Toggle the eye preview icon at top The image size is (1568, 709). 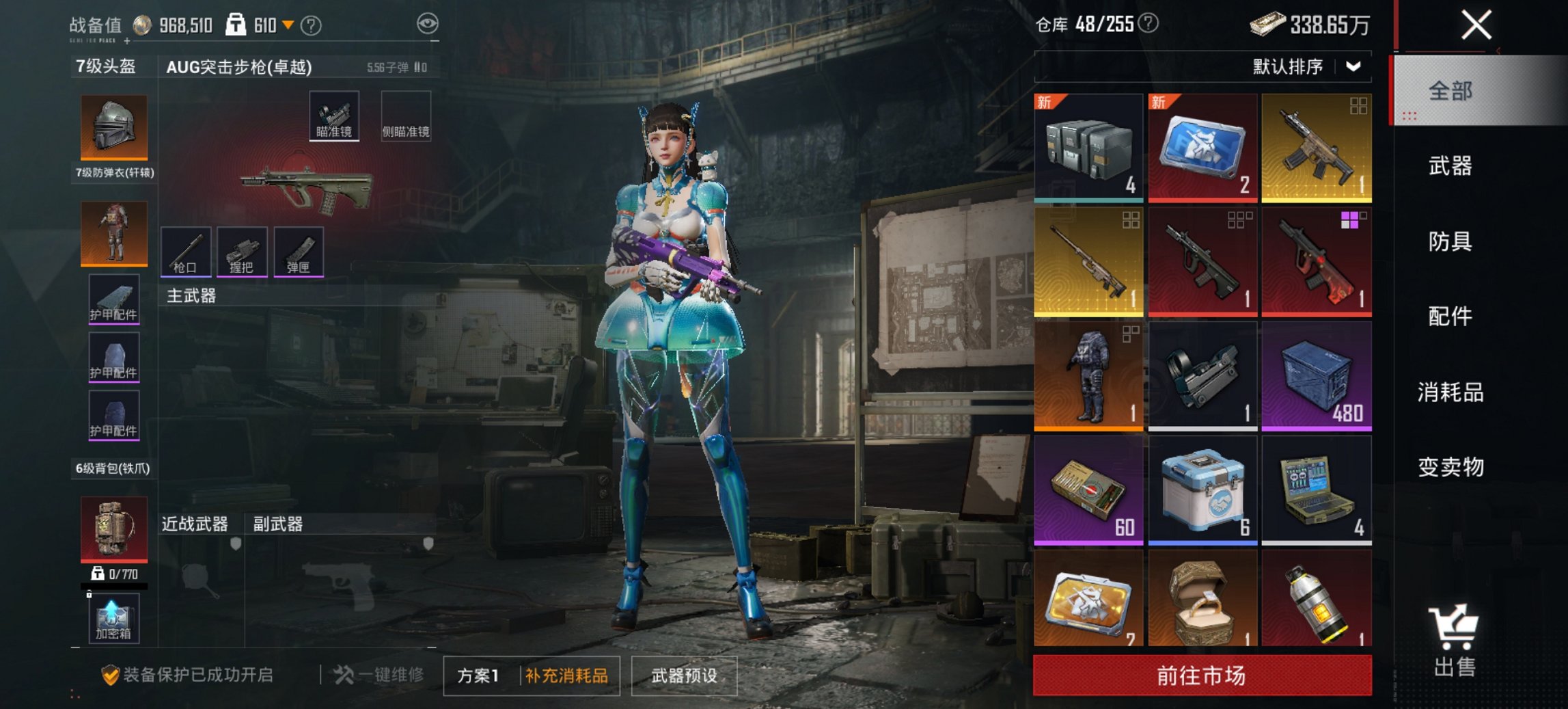[429, 23]
